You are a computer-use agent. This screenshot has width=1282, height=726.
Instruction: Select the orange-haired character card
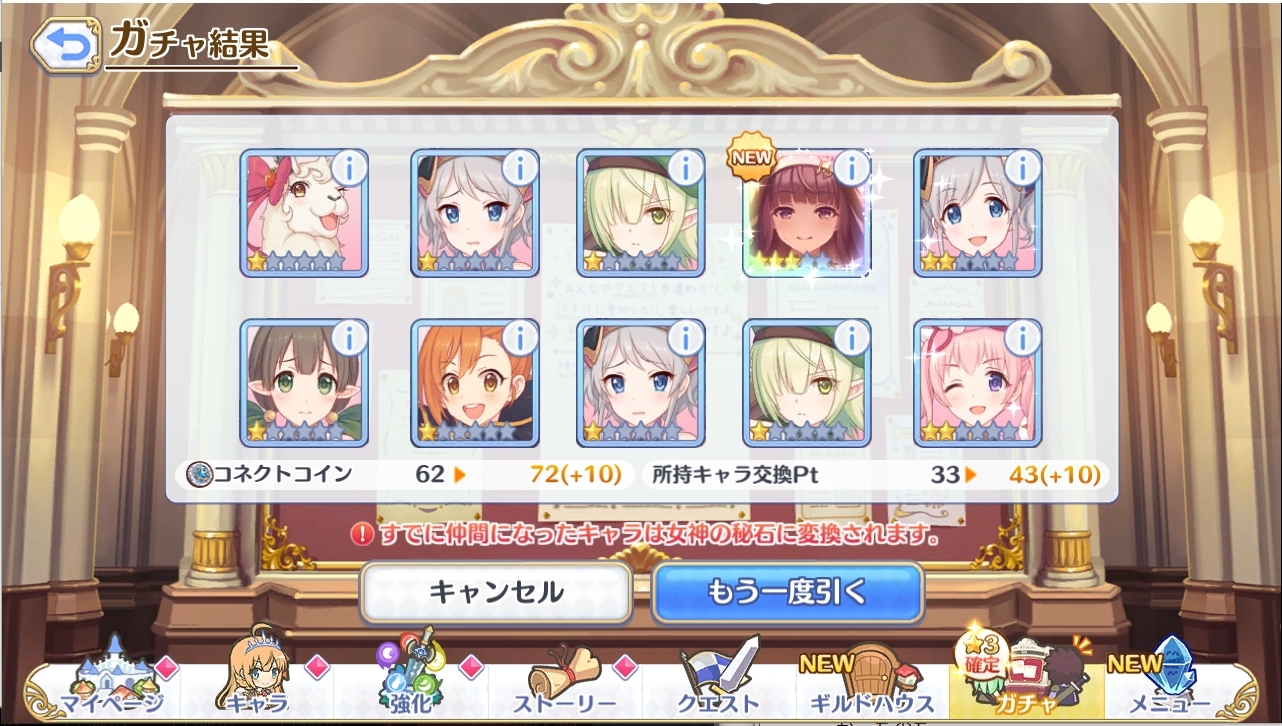[474, 383]
